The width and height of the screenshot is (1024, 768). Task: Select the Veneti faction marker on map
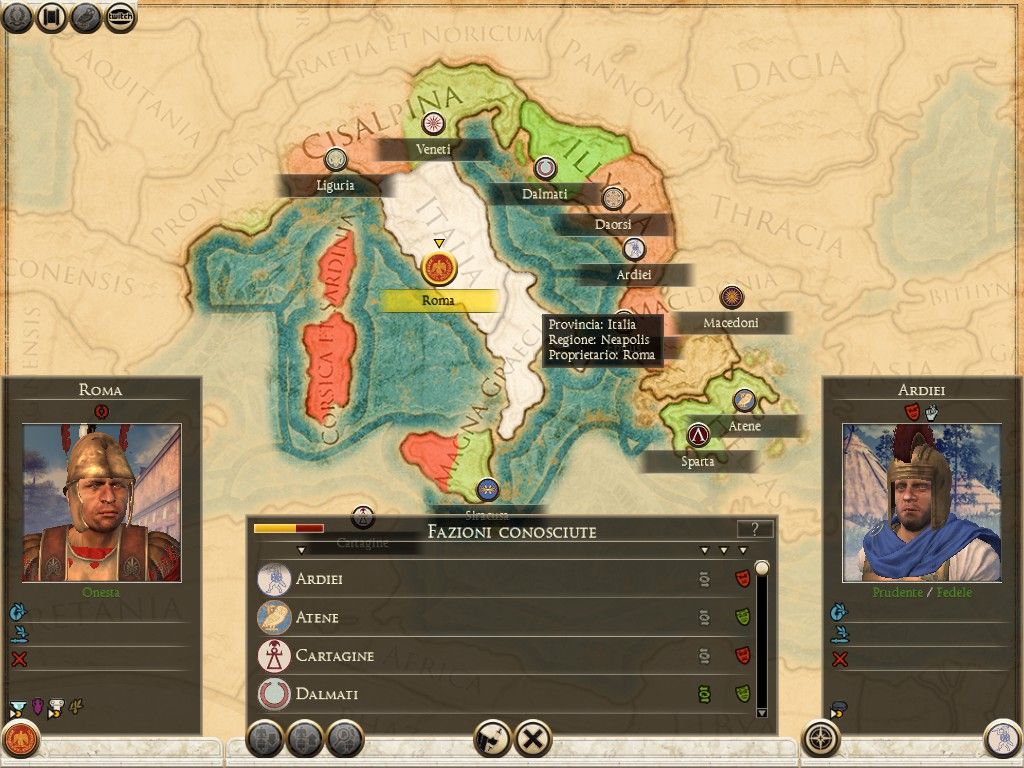coord(434,123)
